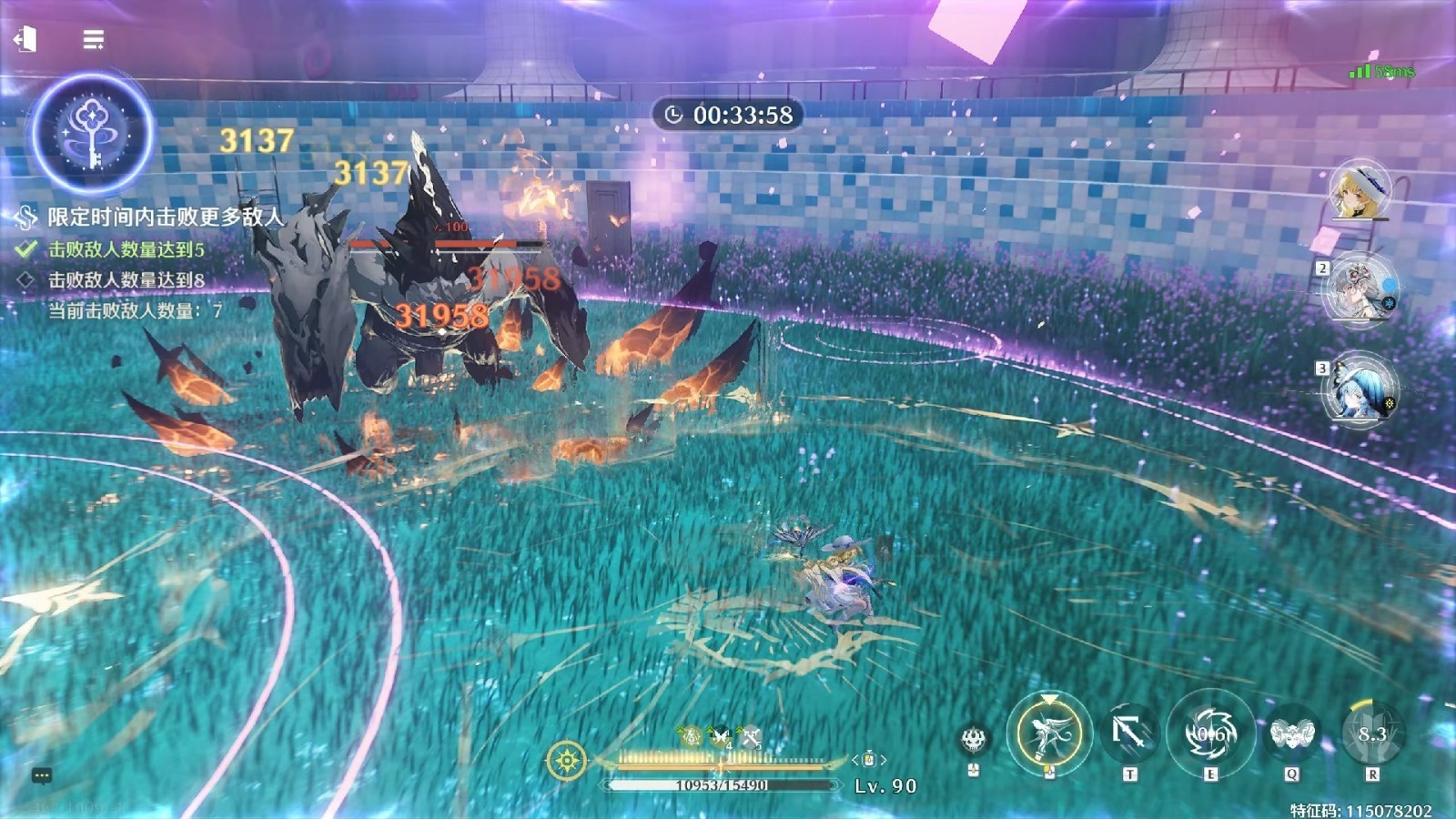Activate the skull-crest lock-on icon

tap(974, 739)
